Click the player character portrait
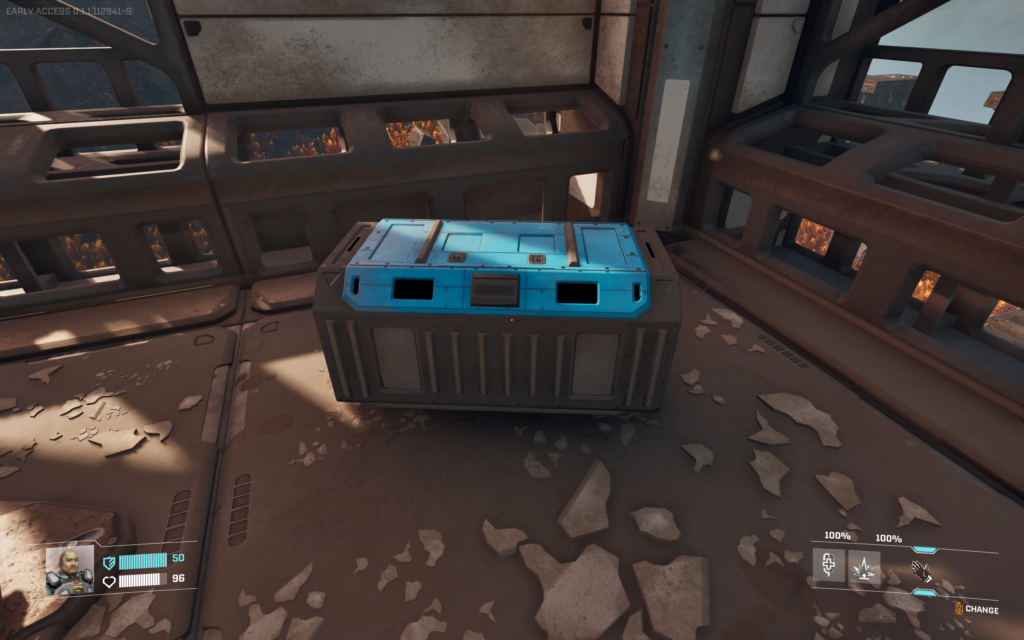The width and height of the screenshot is (1024, 640). pyautogui.click(x=70, y=569)
